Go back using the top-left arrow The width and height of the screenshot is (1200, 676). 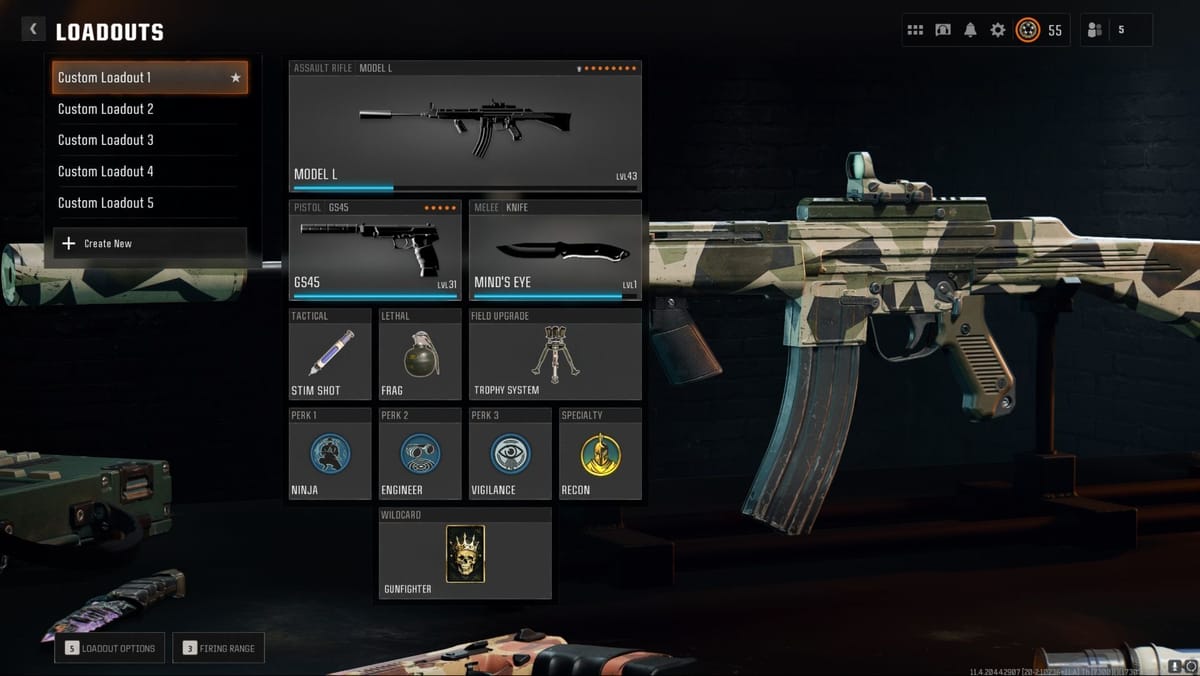point(33,30)
